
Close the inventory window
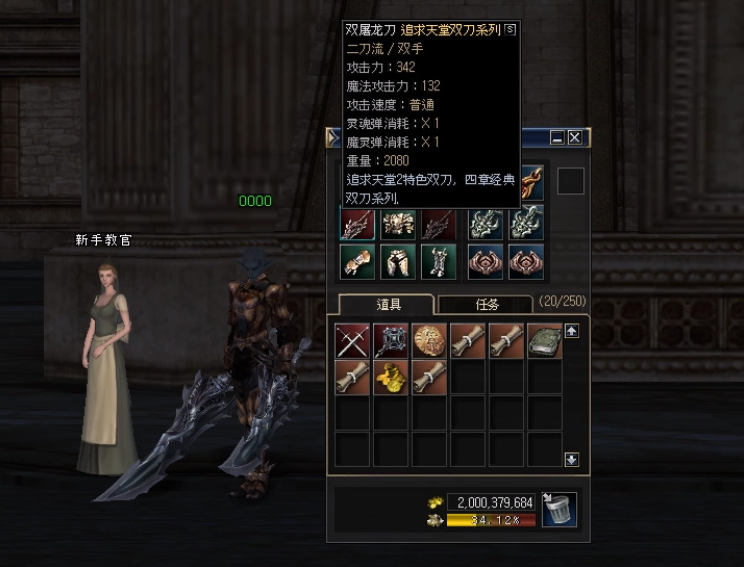[575, 138]
